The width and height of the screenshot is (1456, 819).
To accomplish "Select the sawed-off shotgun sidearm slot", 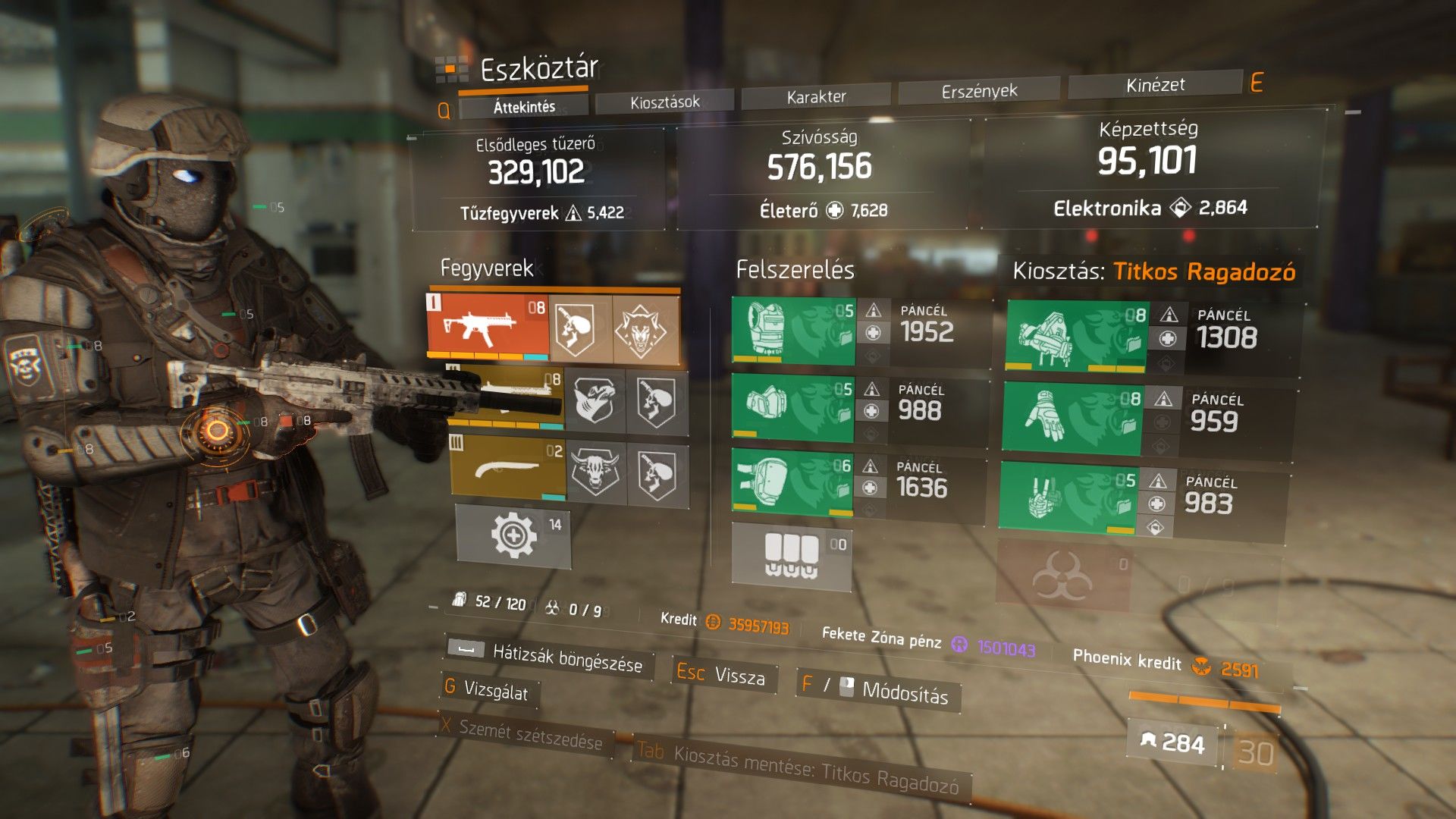I will (507, 468).
